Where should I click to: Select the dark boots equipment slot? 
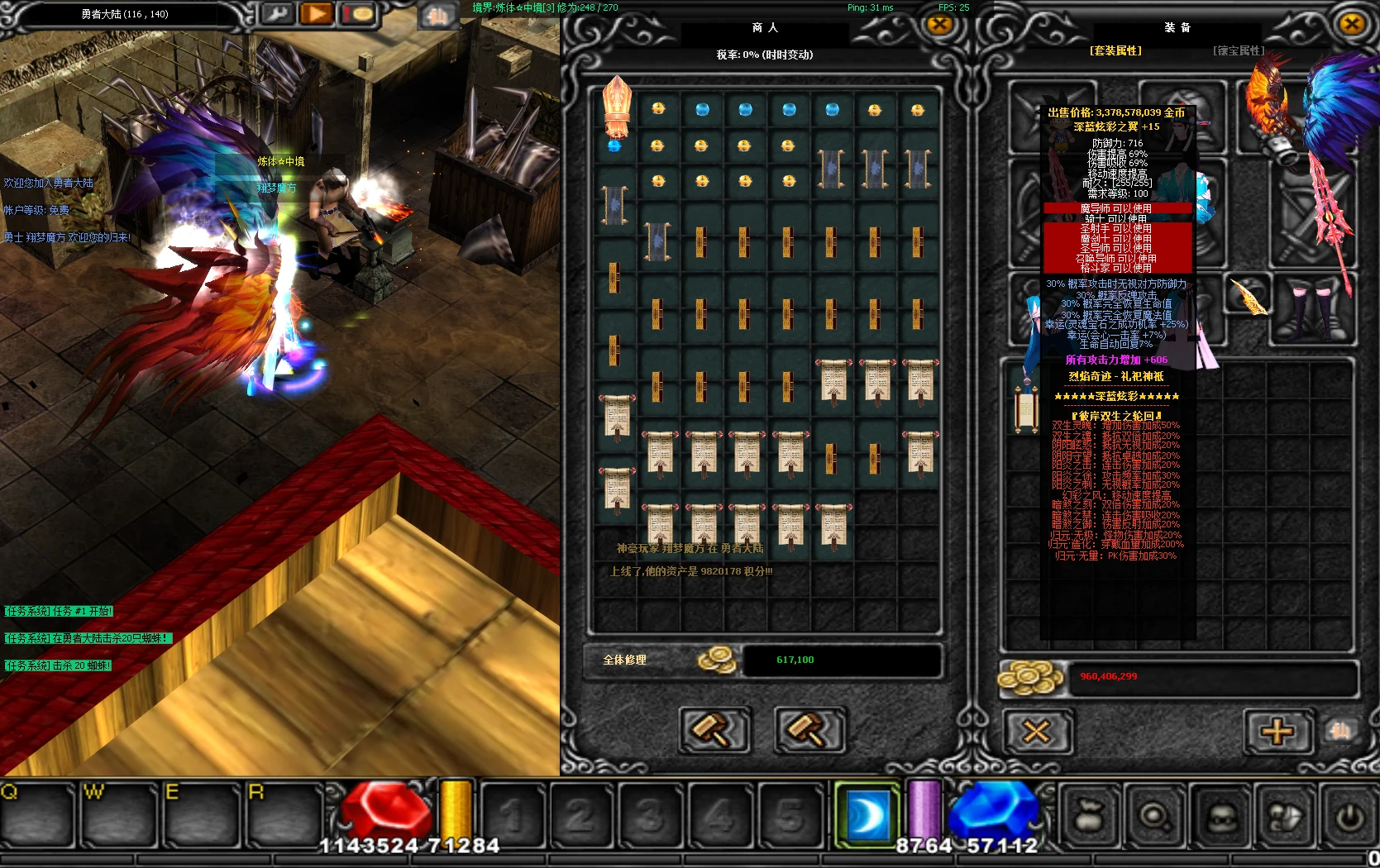click(1315, 310)
